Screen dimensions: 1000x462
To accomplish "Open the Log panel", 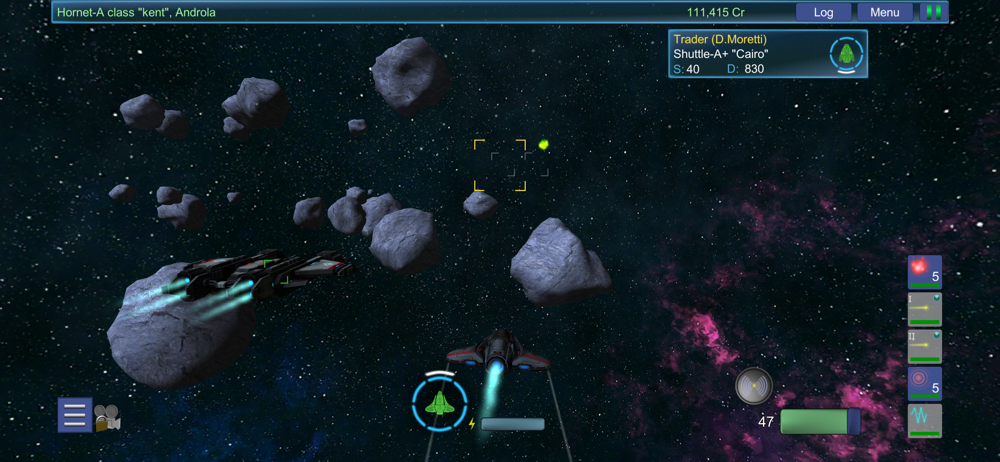I will click(x=823, y=13).
